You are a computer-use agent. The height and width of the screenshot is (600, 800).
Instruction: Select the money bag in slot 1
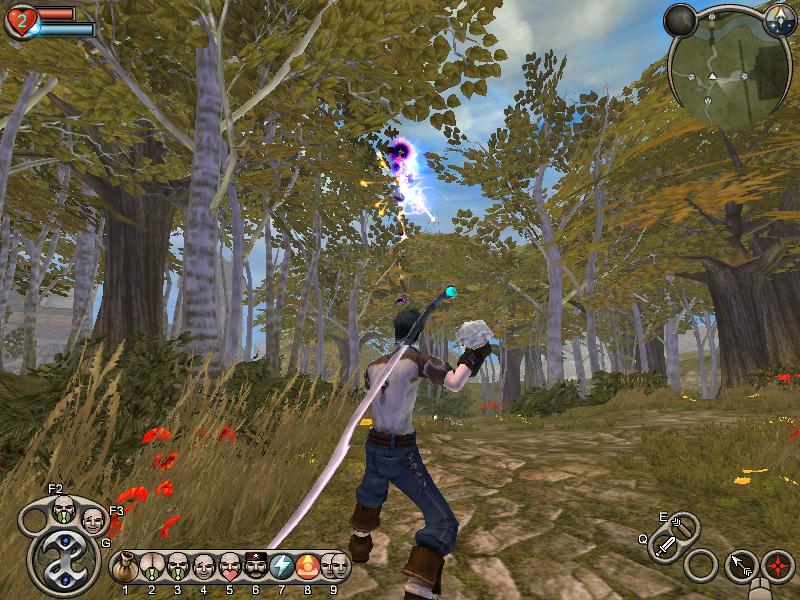(126, 567)
